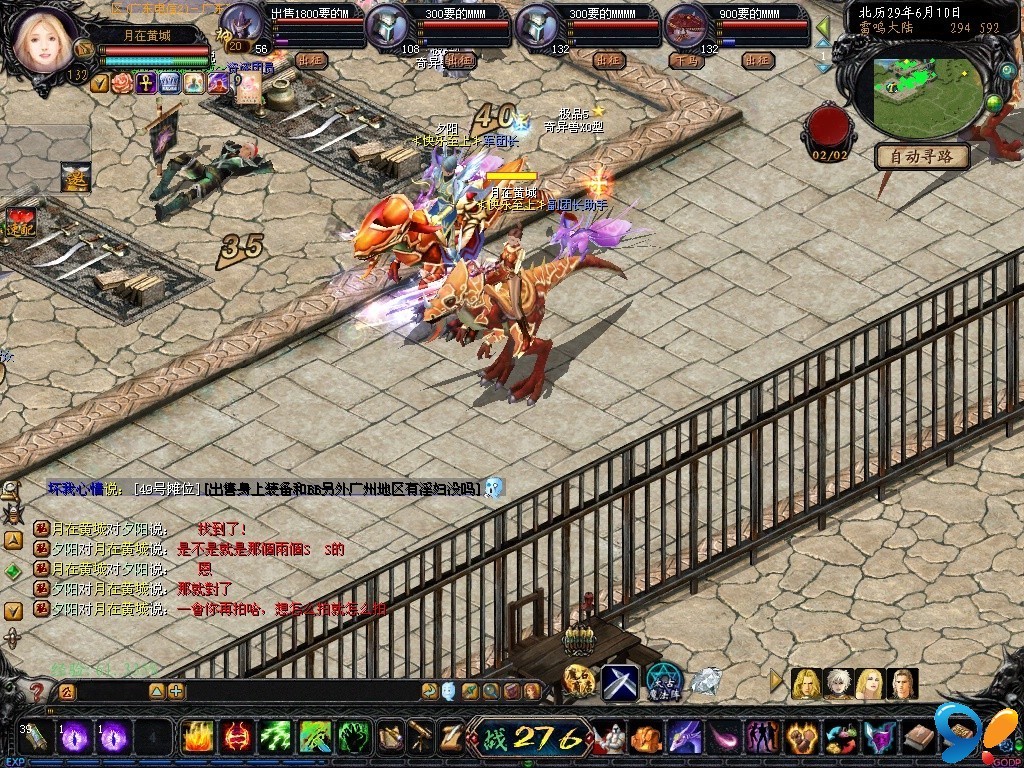
Task: Use the scroll item stacked at 39
Action: (x=36, y=738)
